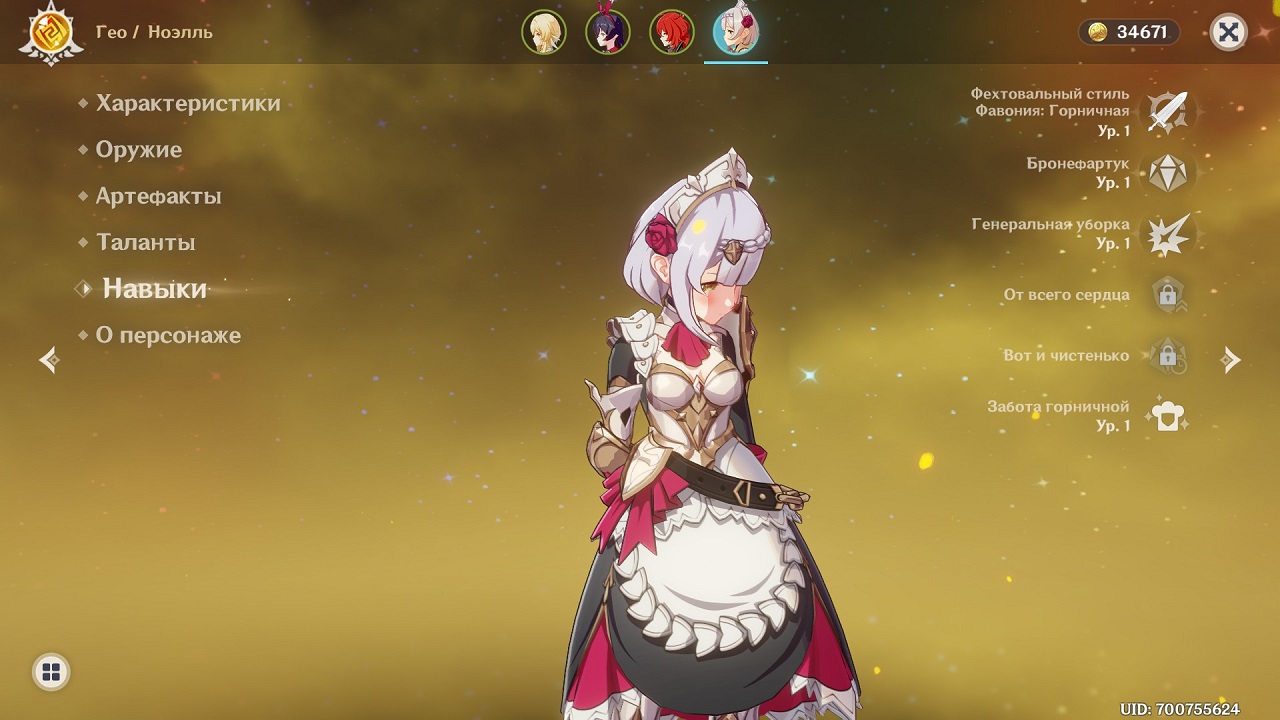Viewport: 1280px width, 720px height.
Task: Go to the Артефакты section
Action: 158,196
